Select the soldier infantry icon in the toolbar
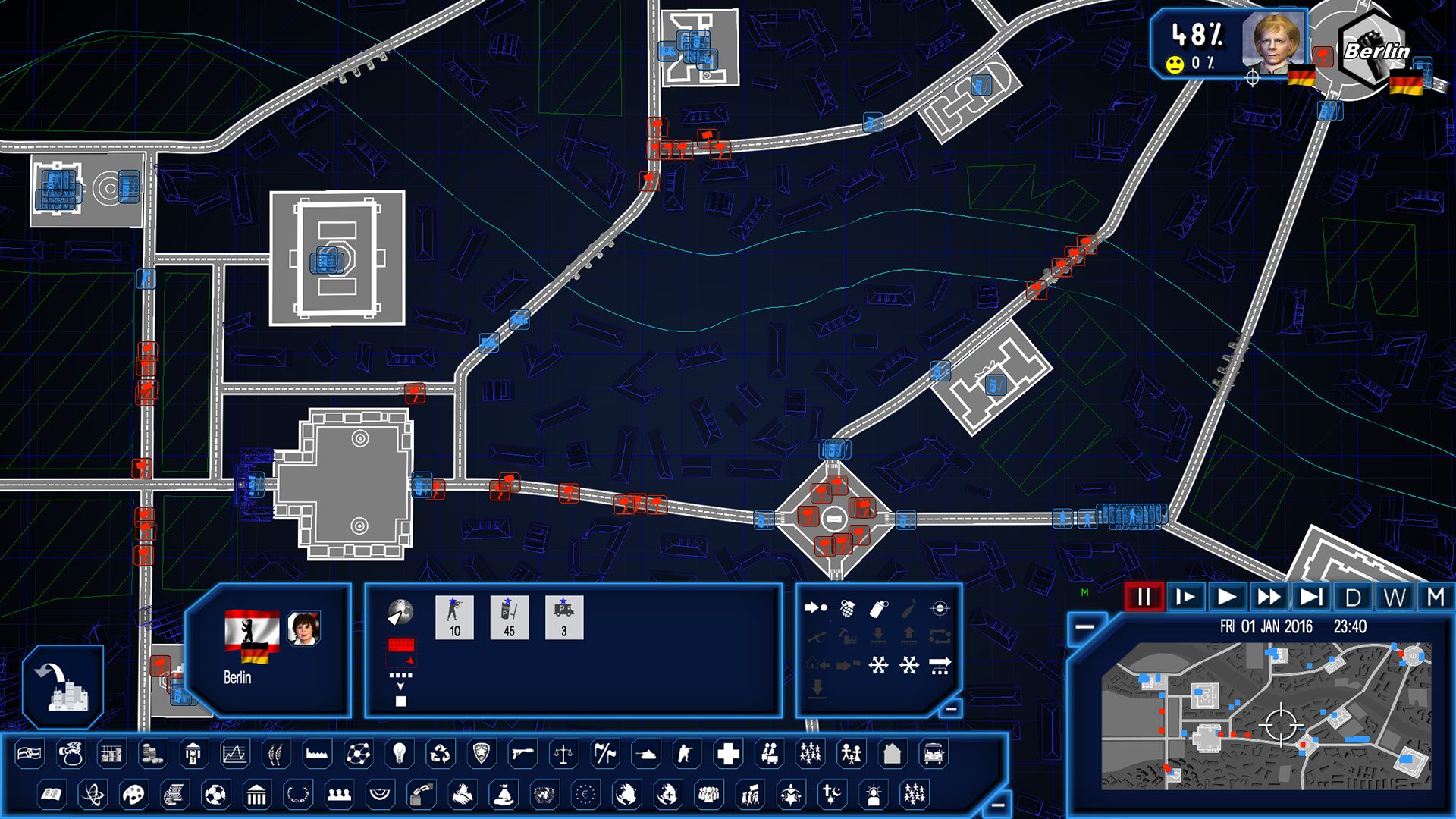 (687, 754)
